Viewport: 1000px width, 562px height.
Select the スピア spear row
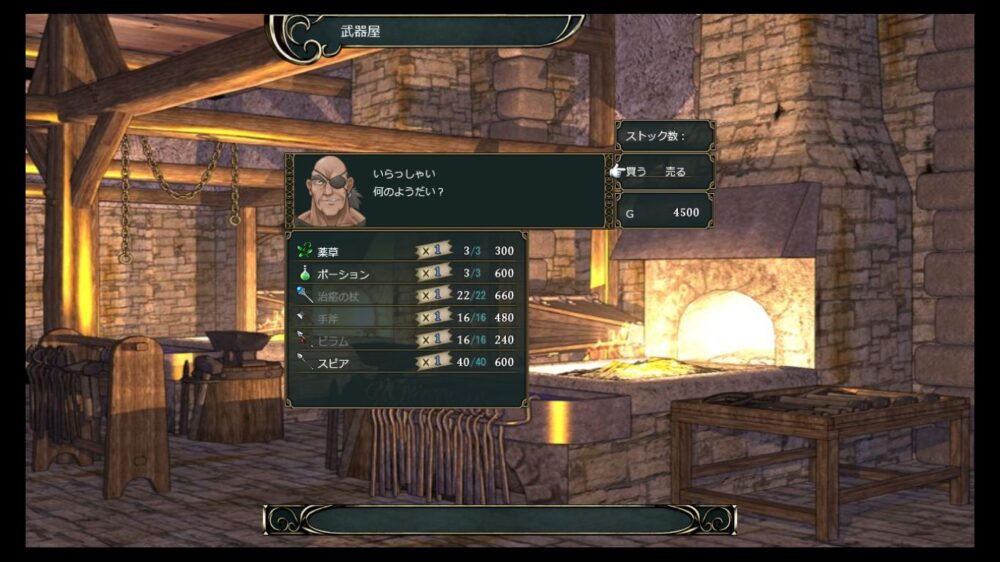(406, 361)
